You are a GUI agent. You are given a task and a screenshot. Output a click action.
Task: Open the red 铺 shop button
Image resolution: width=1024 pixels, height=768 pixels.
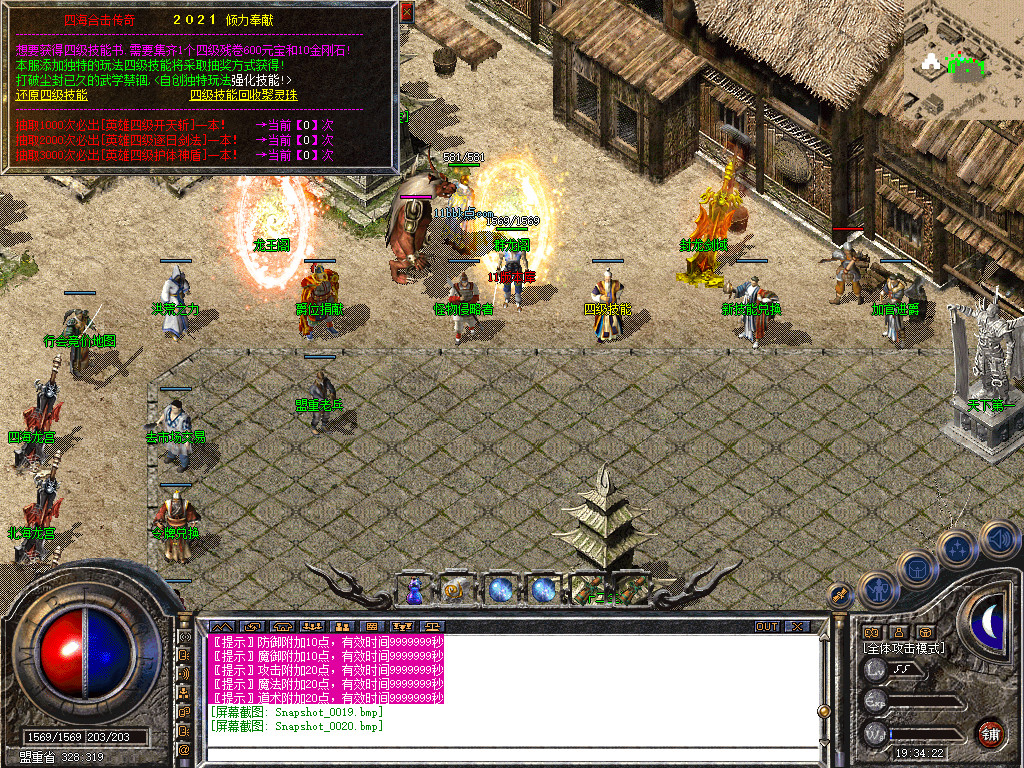coord(990,733)
